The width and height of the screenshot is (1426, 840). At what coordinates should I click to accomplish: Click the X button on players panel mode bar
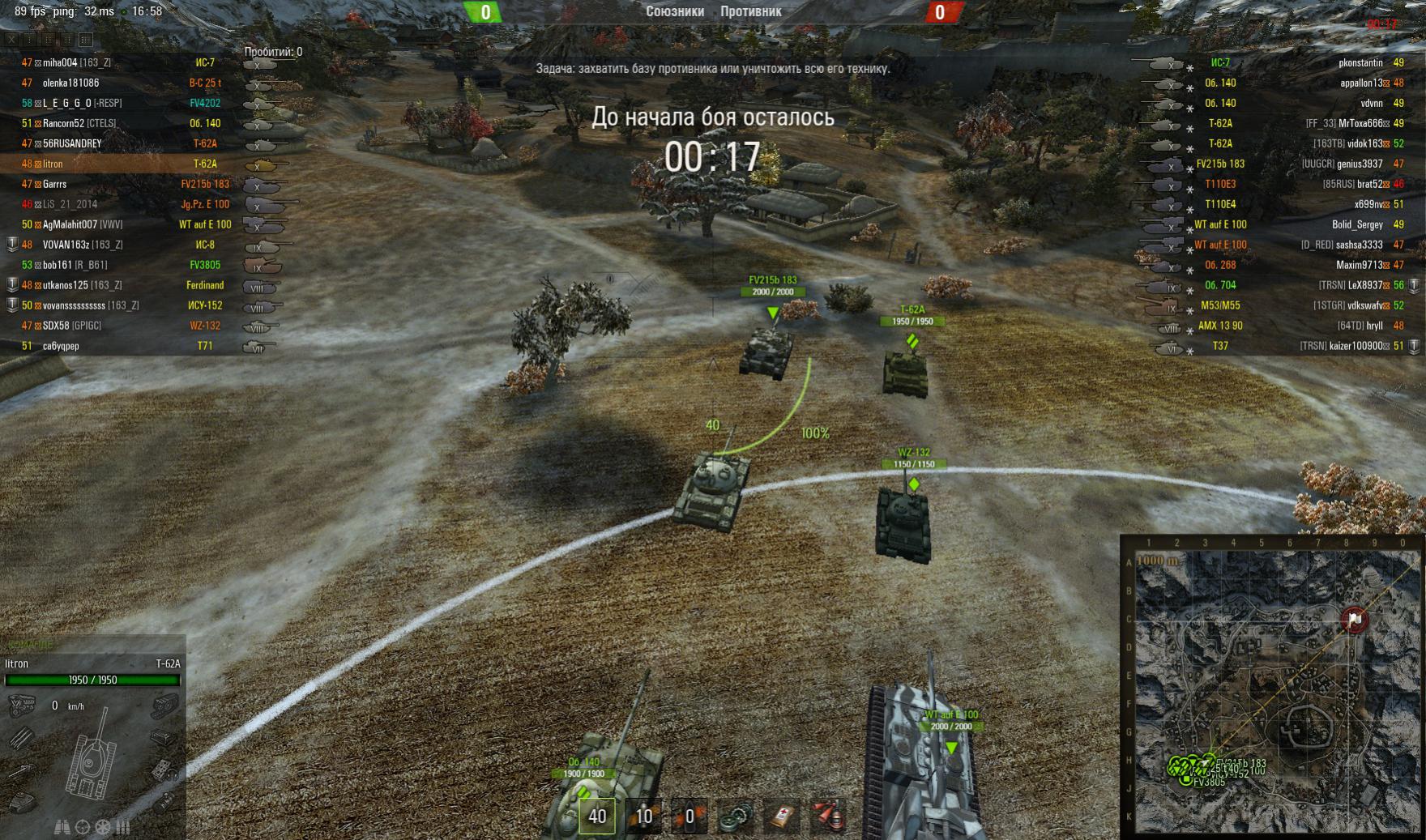pos(12,39)
